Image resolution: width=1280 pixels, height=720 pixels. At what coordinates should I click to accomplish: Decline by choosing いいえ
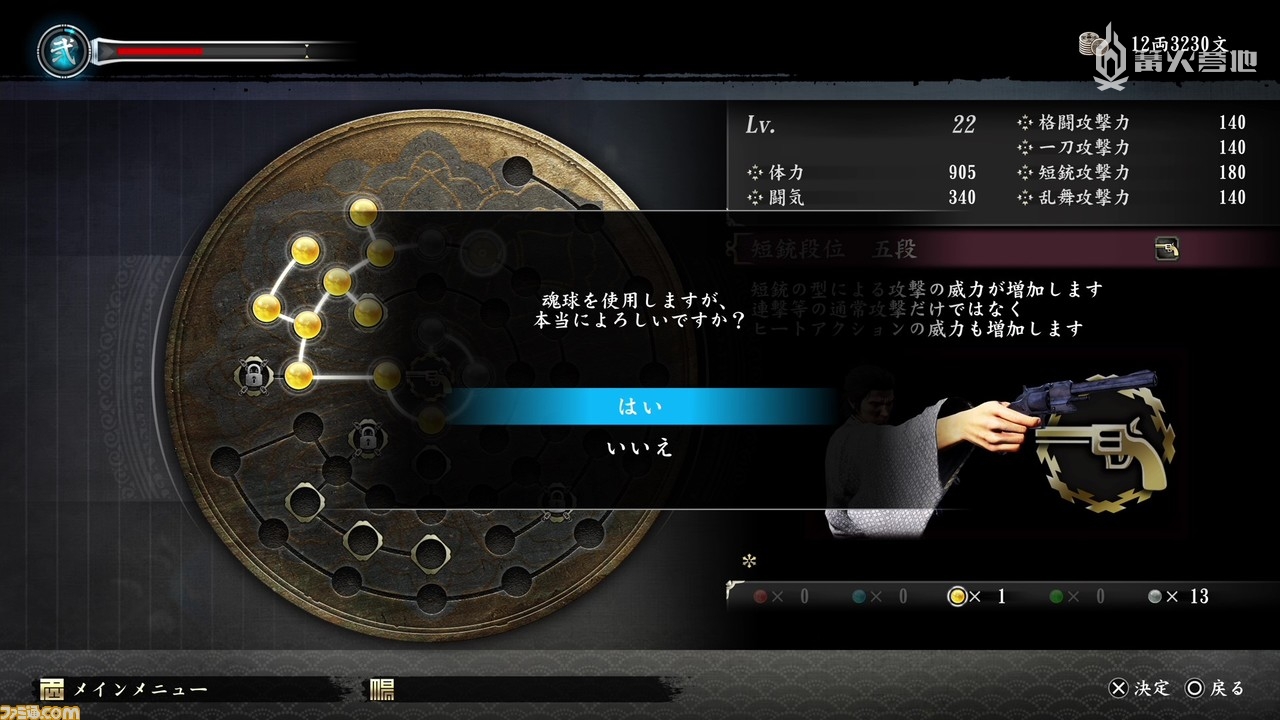[640, 448]
